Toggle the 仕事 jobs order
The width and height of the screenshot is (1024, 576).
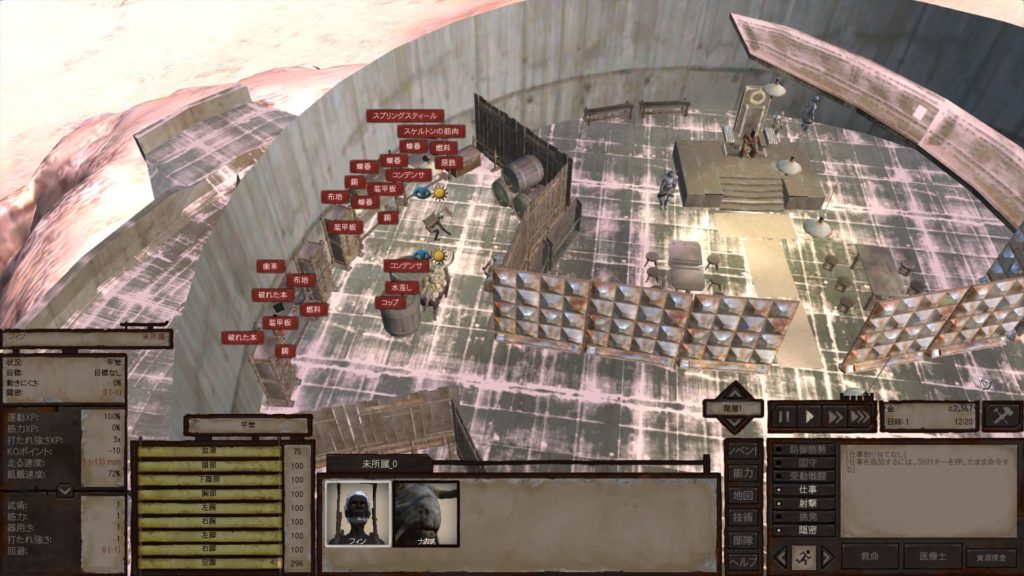(x=803, y=490)
